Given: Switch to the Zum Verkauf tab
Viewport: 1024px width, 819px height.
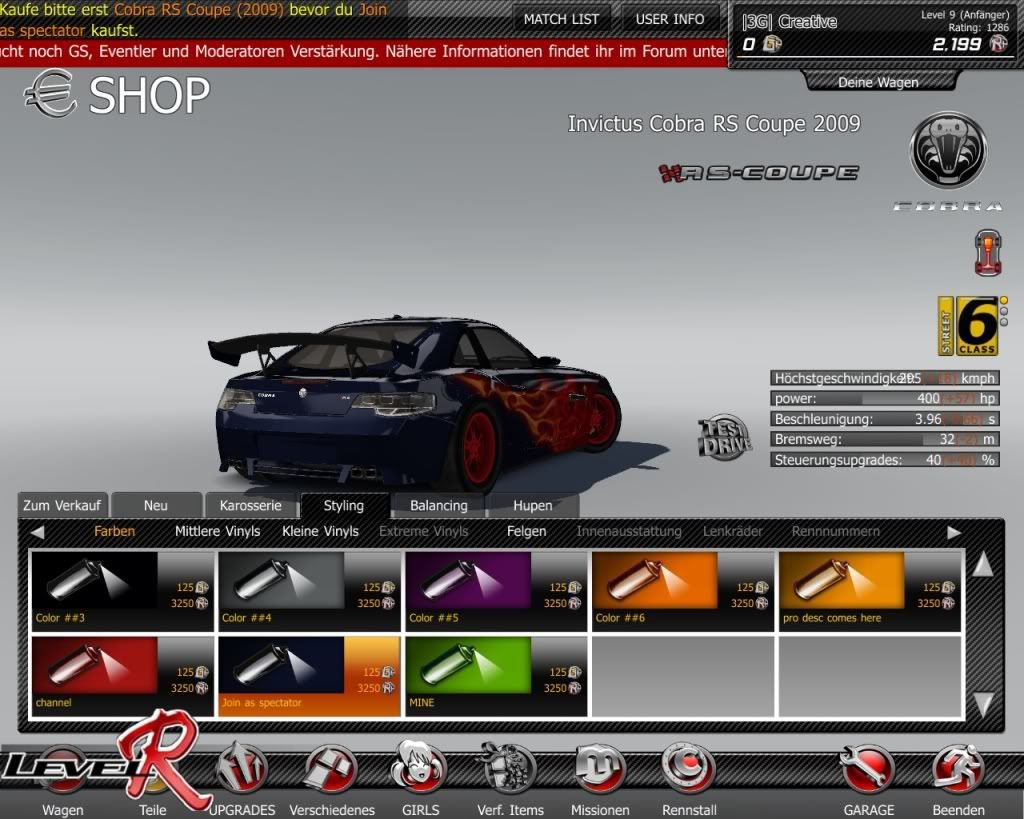Looking at the screenshot, I should (x=64, y=505).
